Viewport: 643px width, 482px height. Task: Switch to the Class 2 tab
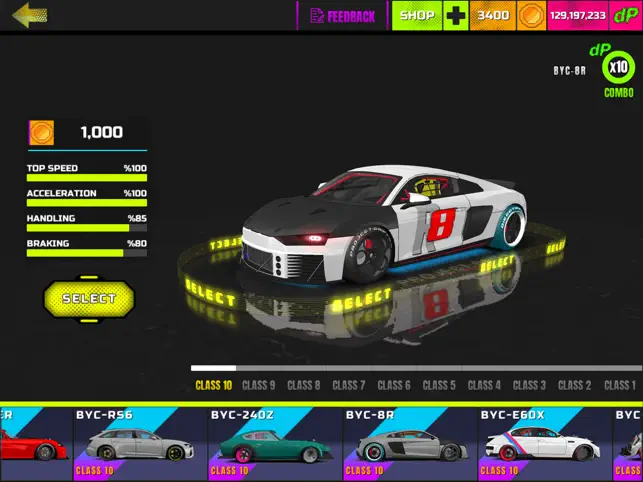(574, 385)
